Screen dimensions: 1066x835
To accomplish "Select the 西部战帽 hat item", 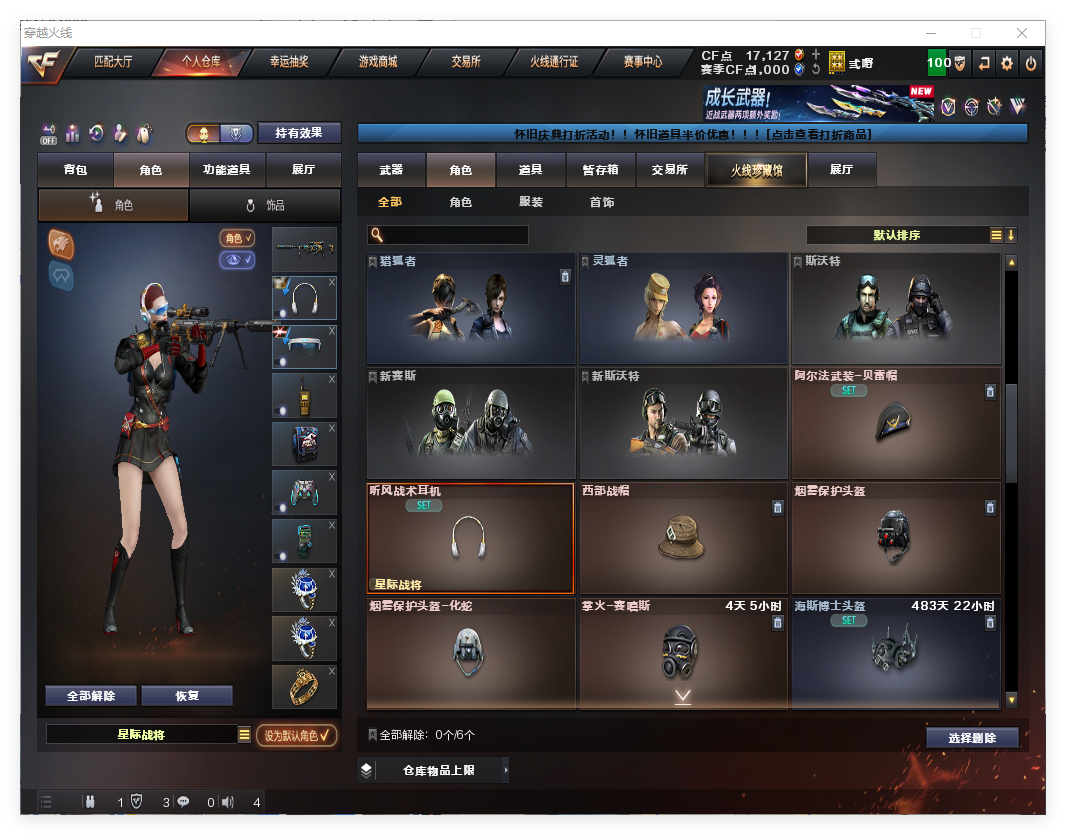I will (x=683, y=540).
